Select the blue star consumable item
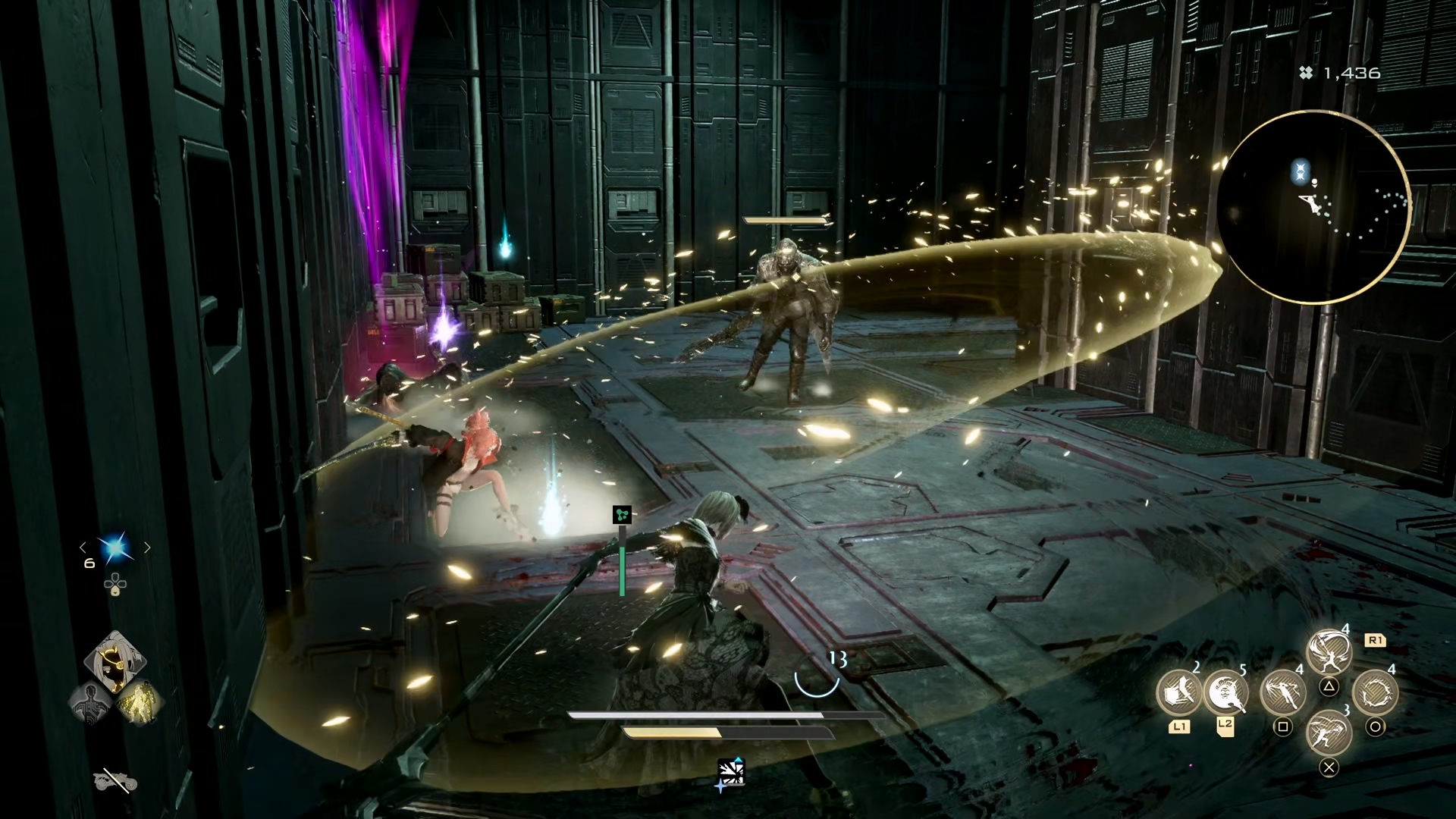 (115, 548)
